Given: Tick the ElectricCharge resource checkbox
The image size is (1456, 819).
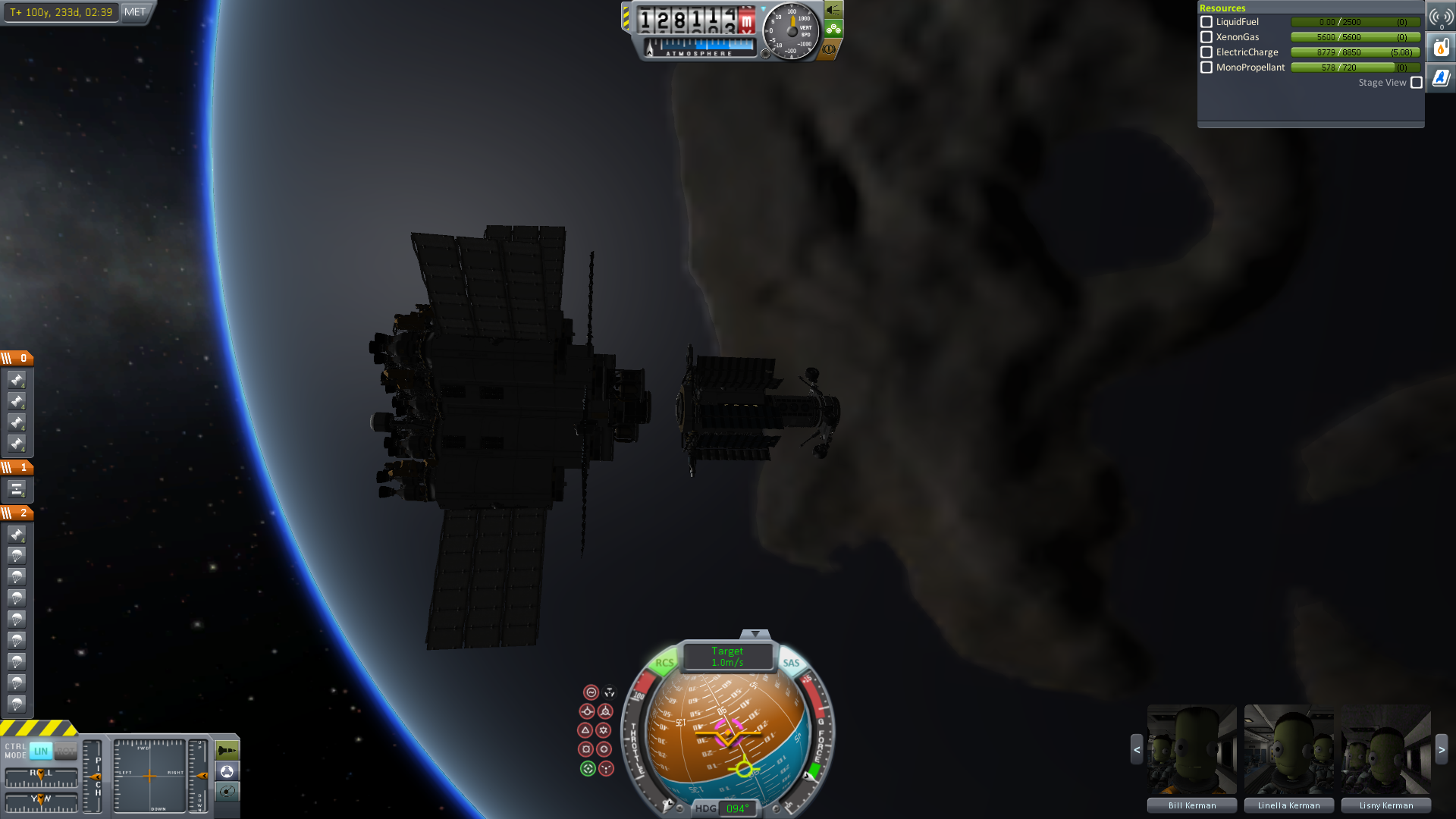Looking at the screenshot, I should pyautogui.click(x=1207, y=52).
